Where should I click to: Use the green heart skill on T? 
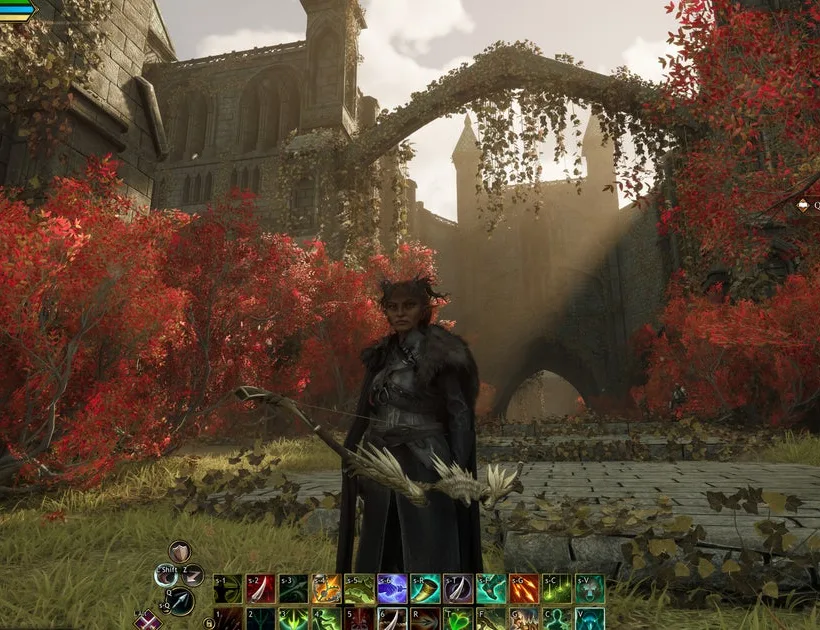point(458,620)
